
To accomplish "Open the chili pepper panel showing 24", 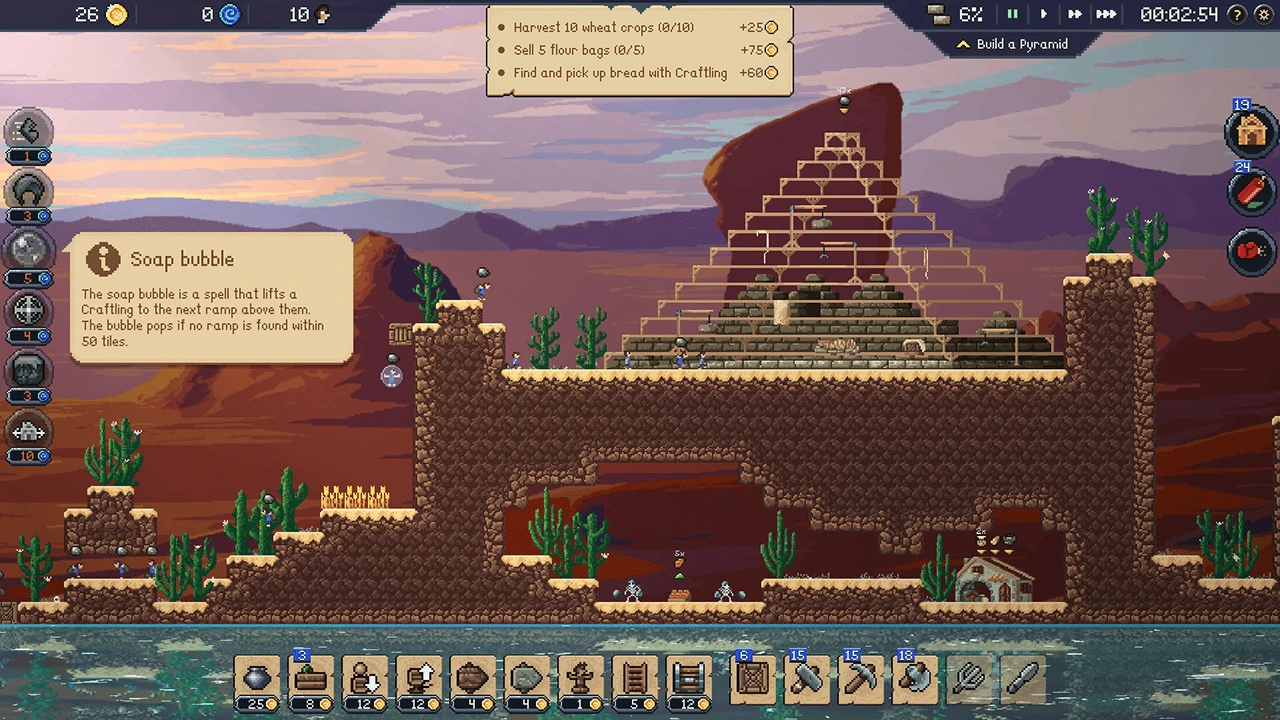I will [x=1248, y=192].
